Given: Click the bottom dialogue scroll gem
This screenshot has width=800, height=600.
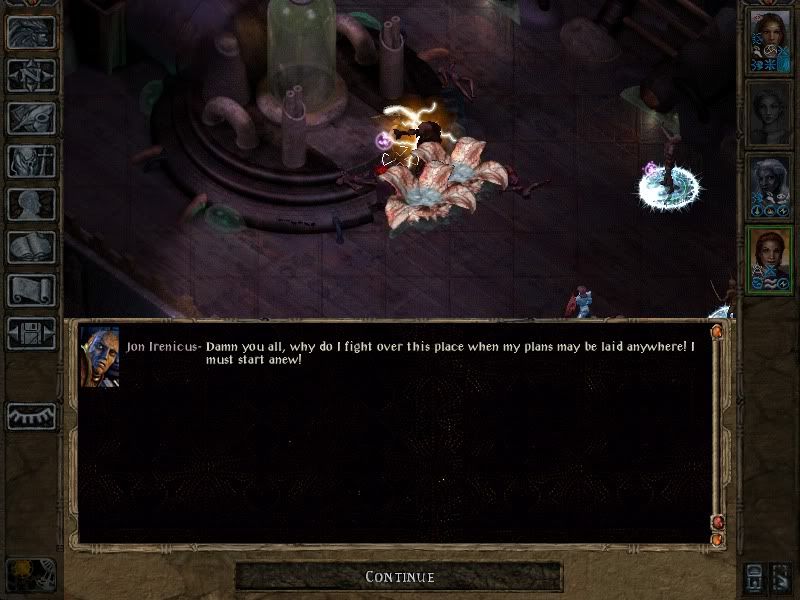Looking at the screenshot, I should [x=716, y=540].
